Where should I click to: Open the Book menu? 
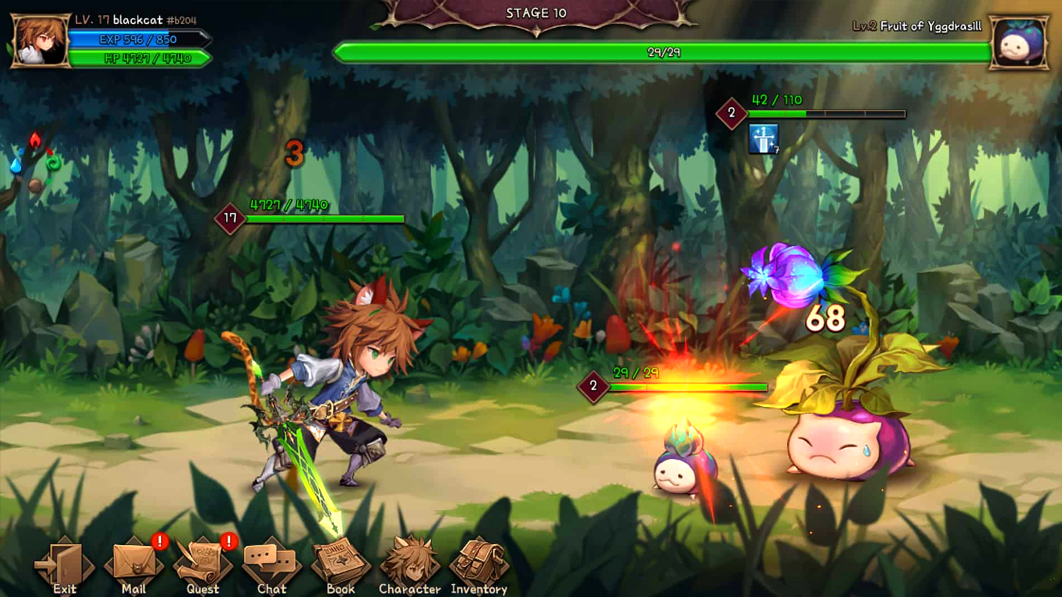click(x=341, y=564)
